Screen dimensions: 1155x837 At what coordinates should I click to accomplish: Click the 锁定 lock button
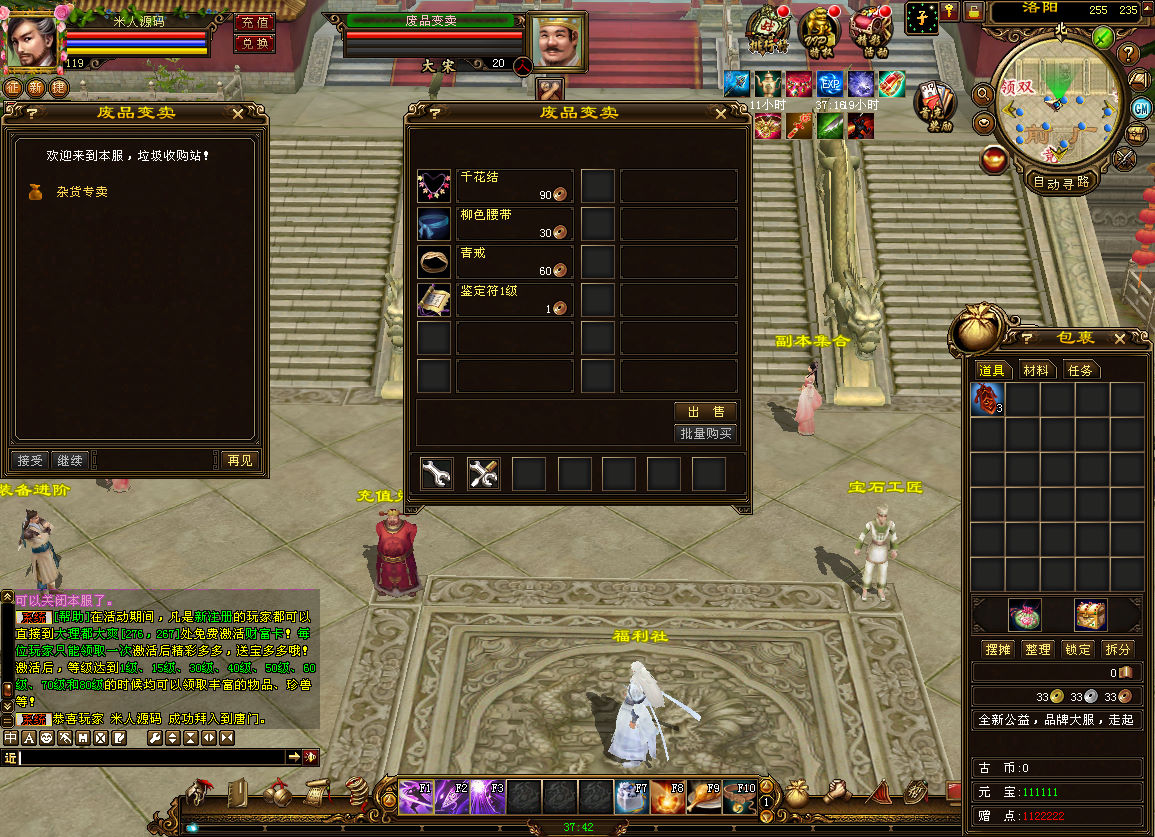[x=1078, y=649]
